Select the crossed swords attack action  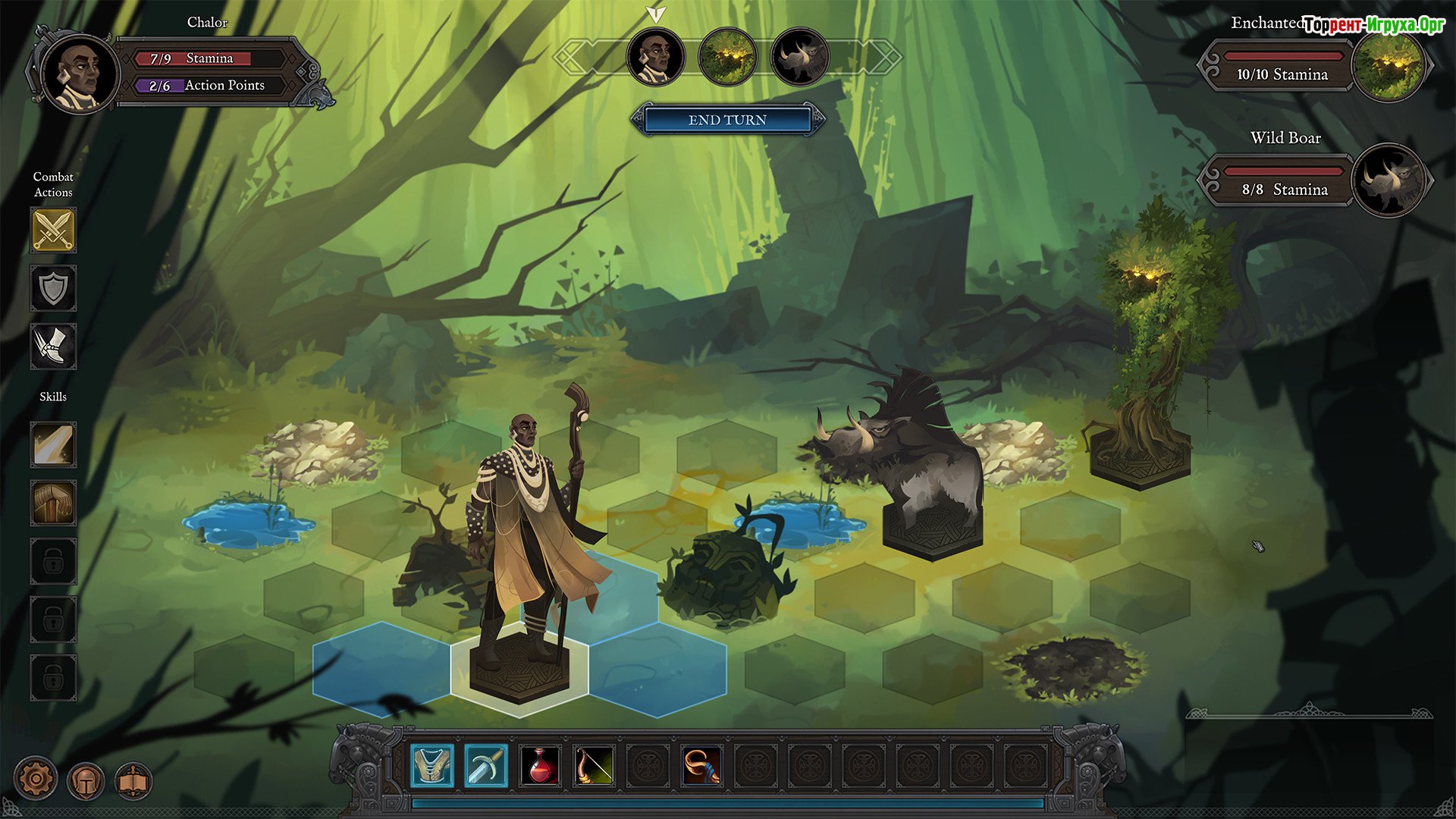click(x=53, y=230)
